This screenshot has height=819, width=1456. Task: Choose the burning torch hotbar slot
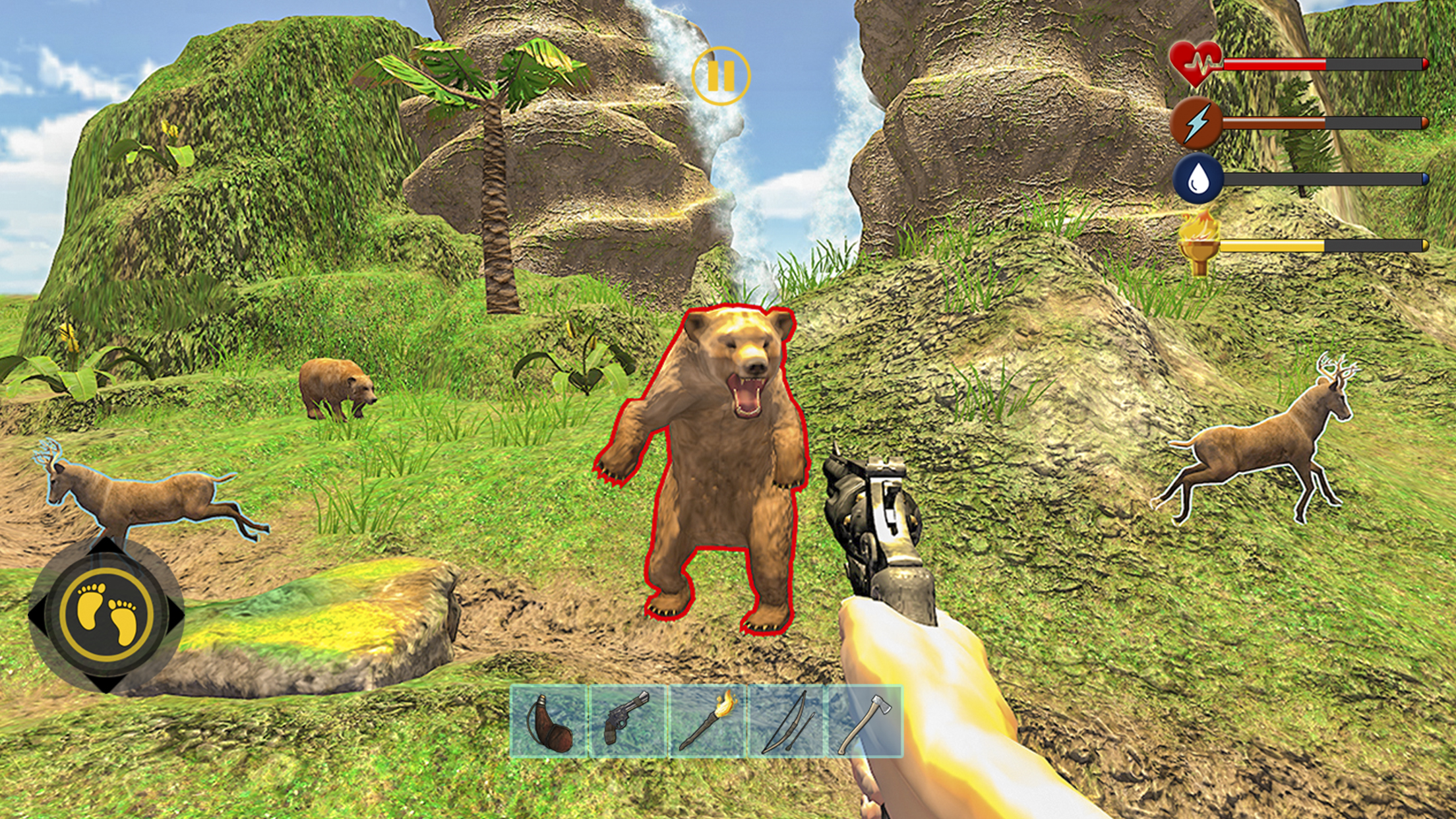click(707, 721)
